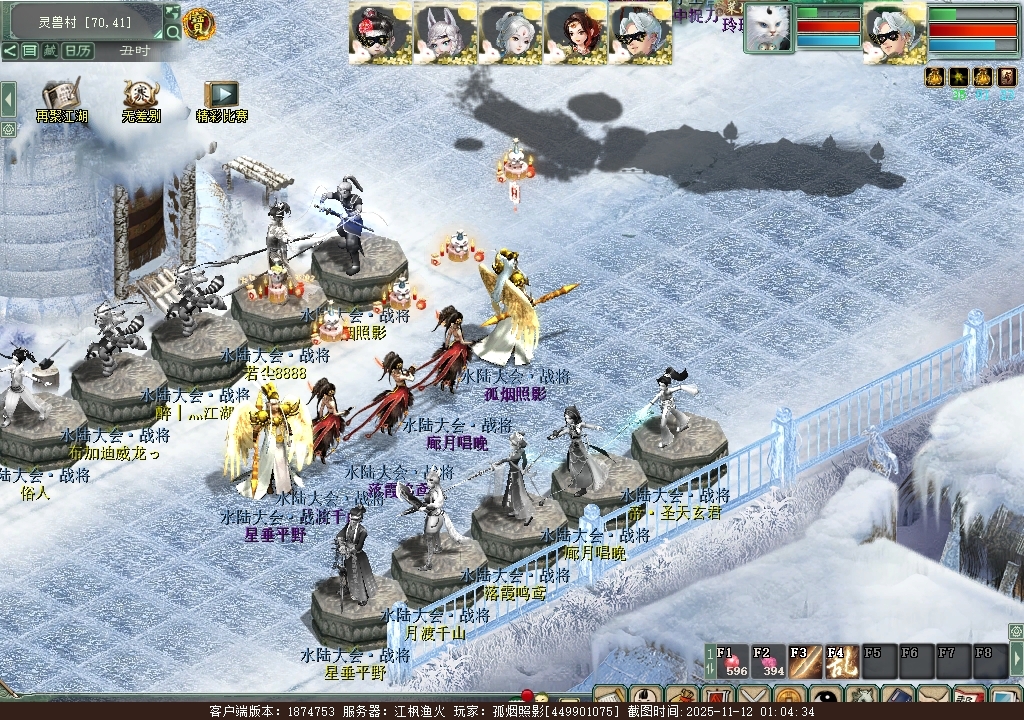Open the red 寶 treasure icon

200,23
